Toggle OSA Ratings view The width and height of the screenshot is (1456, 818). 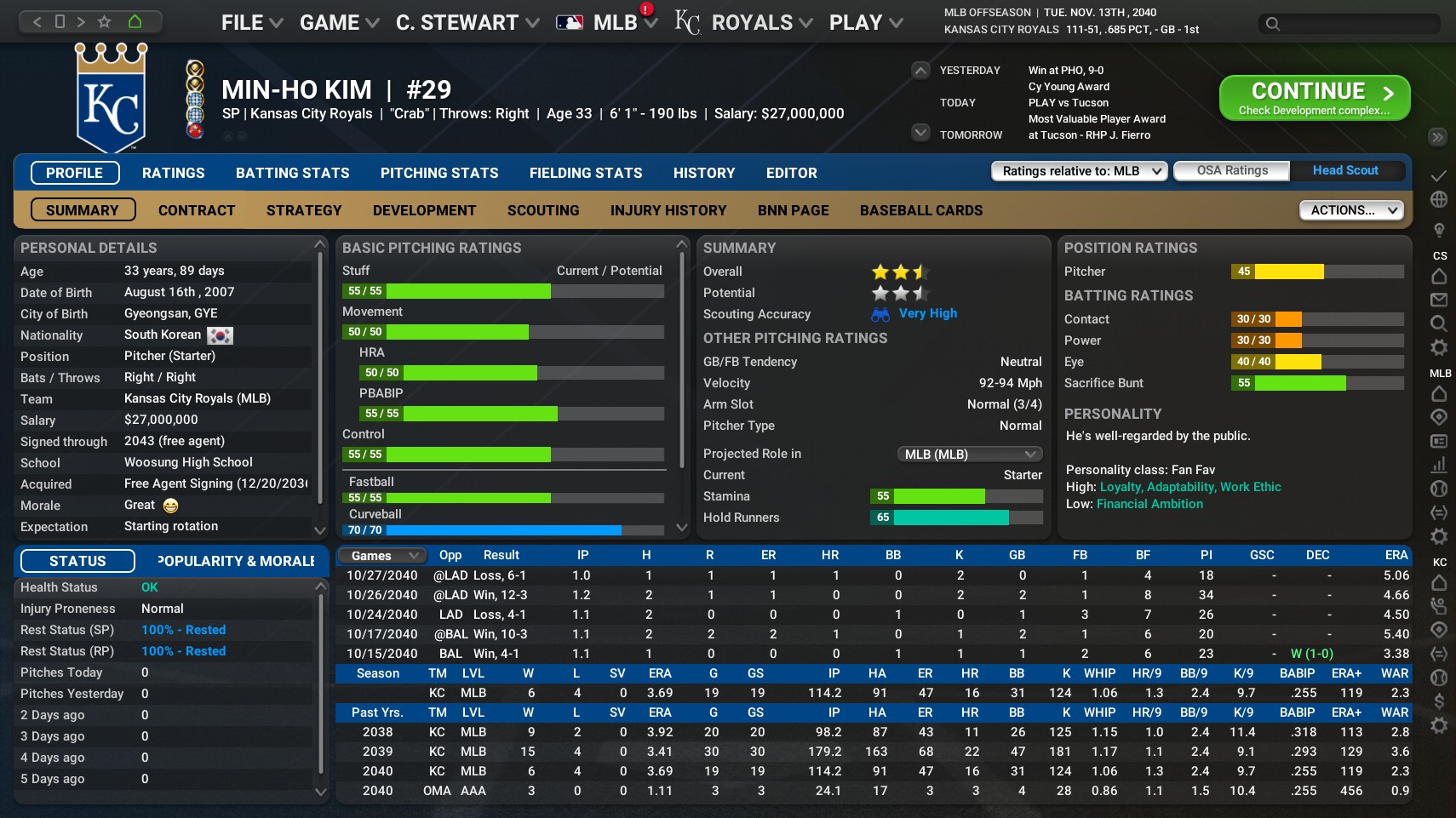pos(1231,170)
